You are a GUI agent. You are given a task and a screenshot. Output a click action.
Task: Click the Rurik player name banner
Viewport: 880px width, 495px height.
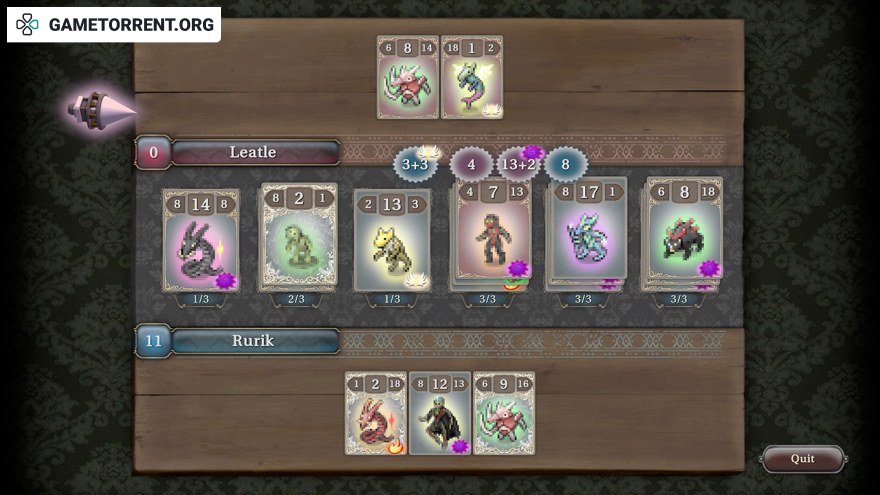(254, 341)
